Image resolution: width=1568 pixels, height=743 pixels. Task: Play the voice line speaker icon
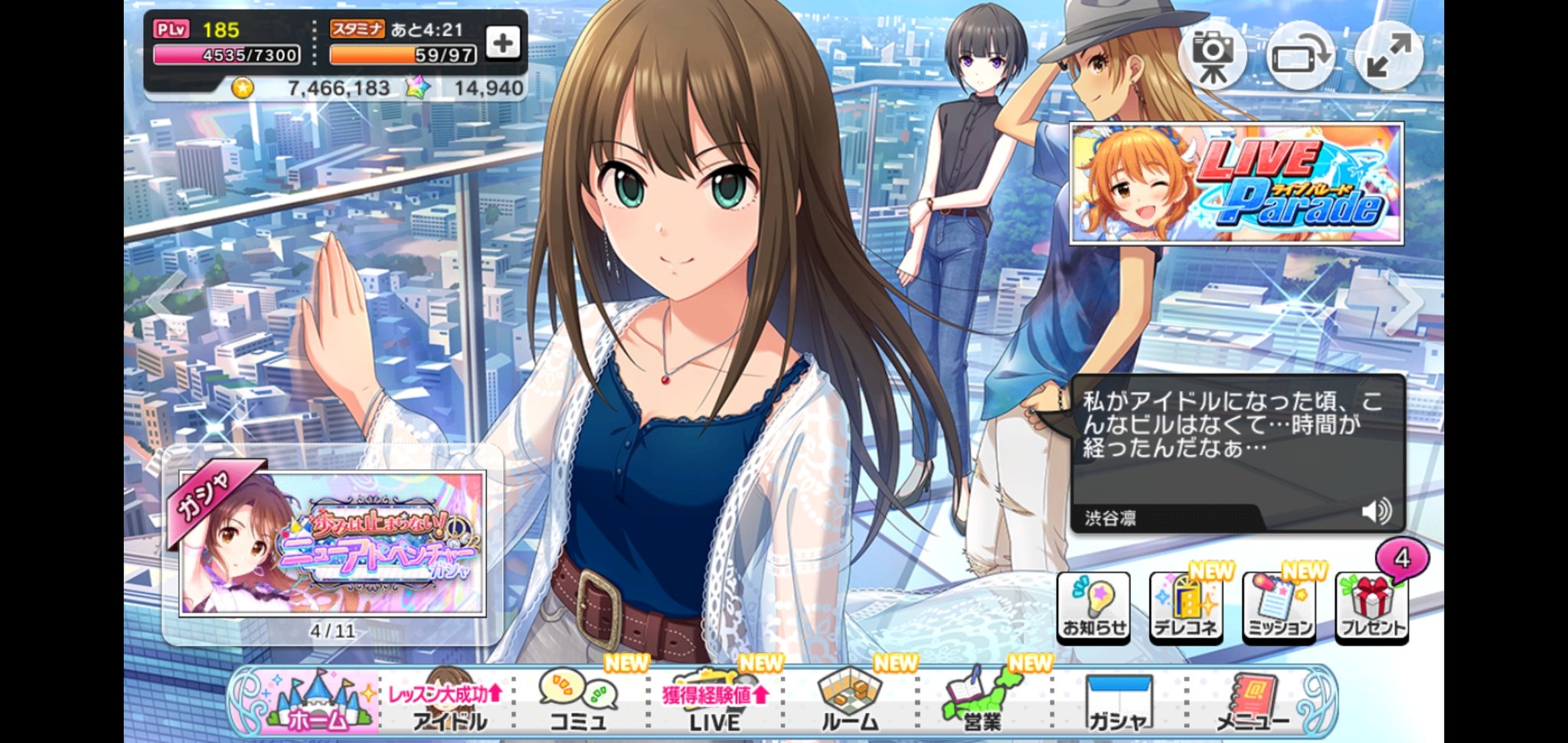tap(1376, 511)
